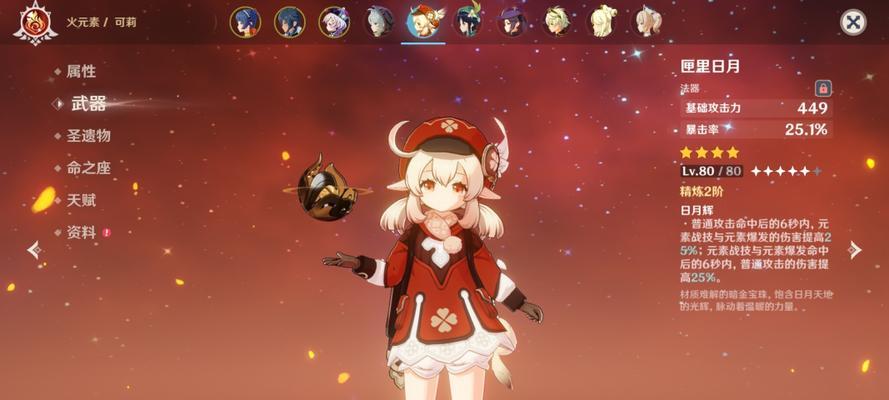Open the 属性 attributes menu
Screen dimensions: 889x400
(80, 72)
